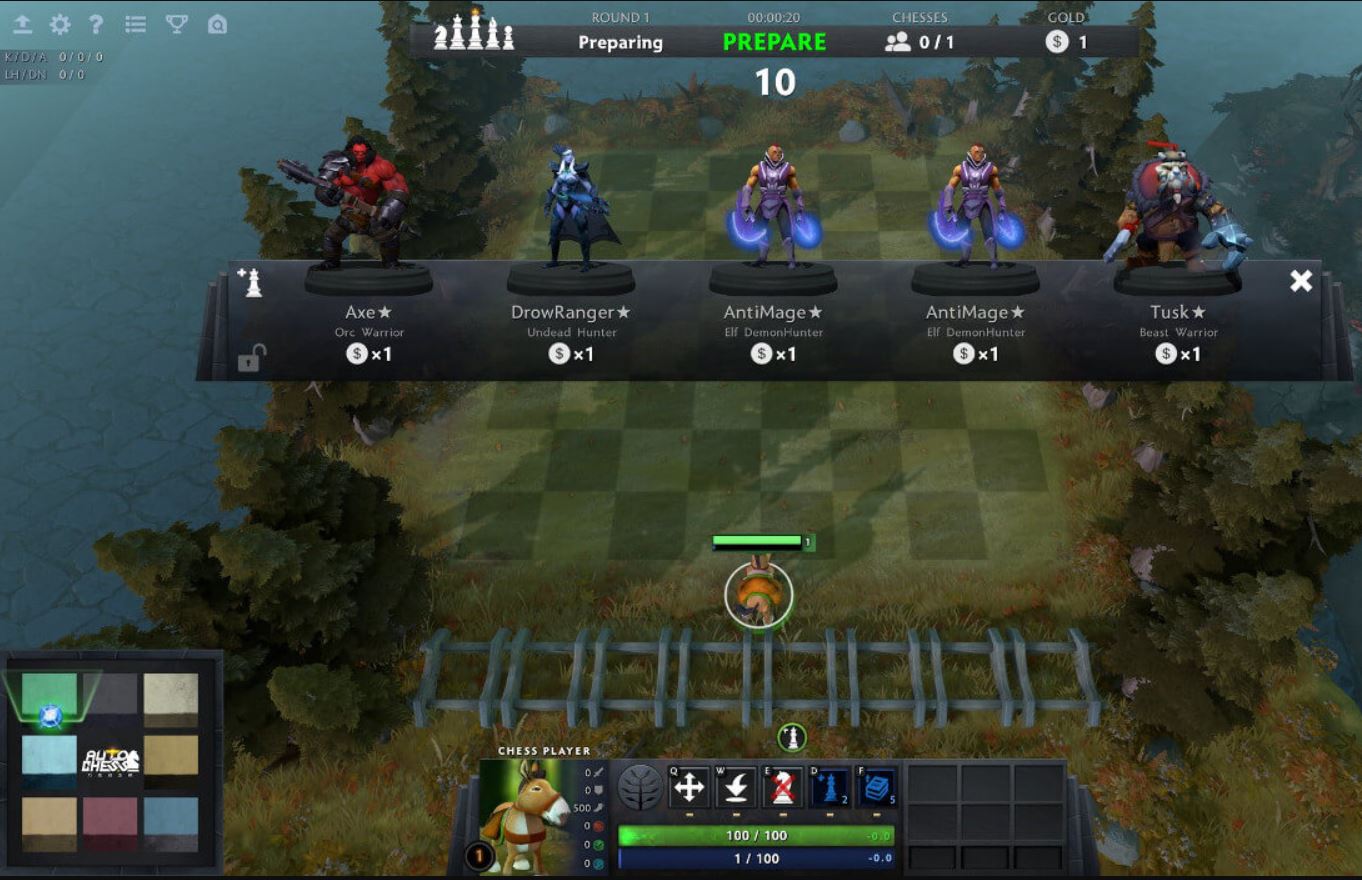
Task: Activate the crossed-out knight remove ability
Action: pyautogui.click(x=783, y=788)
